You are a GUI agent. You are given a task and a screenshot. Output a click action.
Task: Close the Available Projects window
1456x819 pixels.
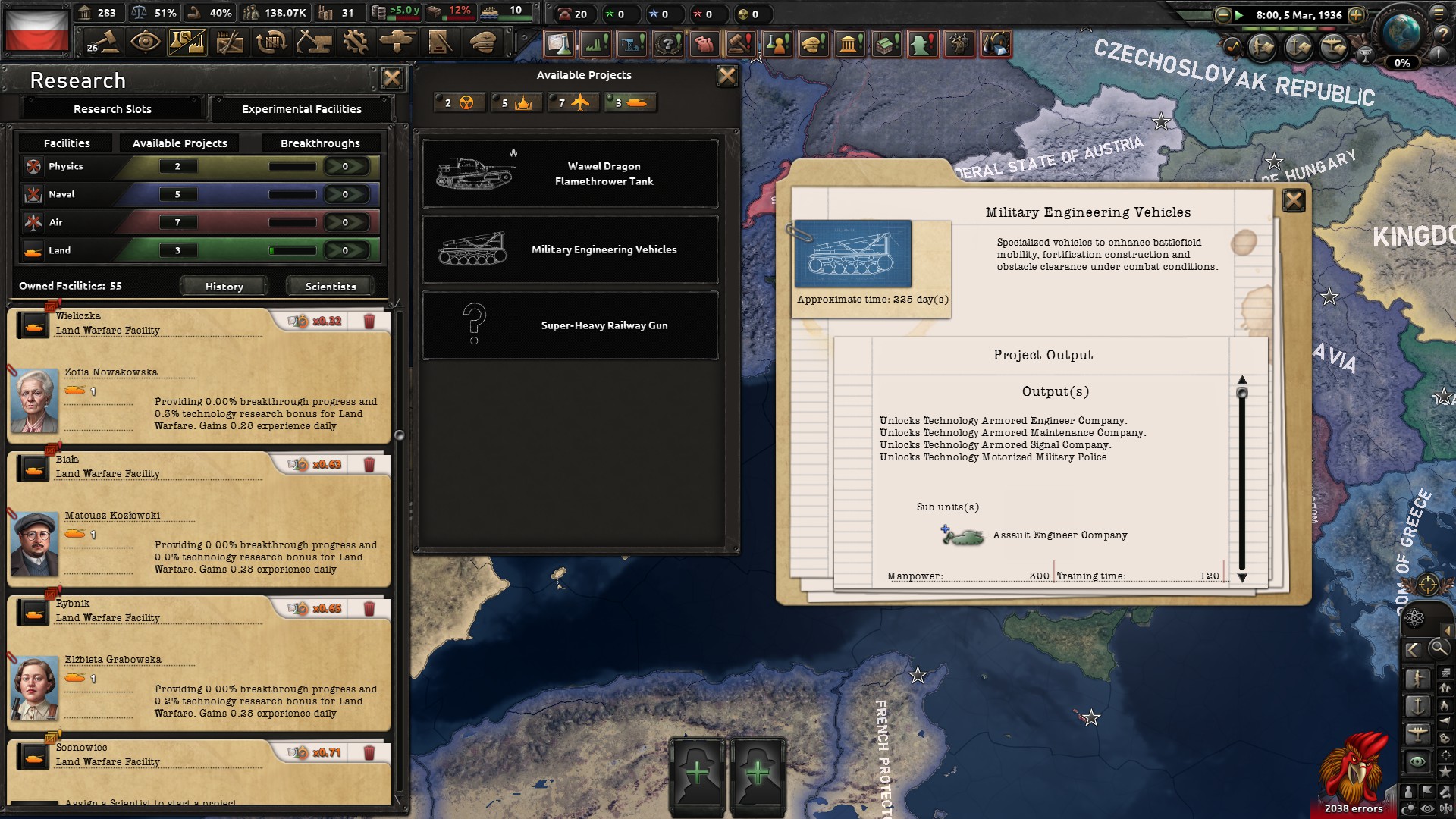click(x=726, y=76)
